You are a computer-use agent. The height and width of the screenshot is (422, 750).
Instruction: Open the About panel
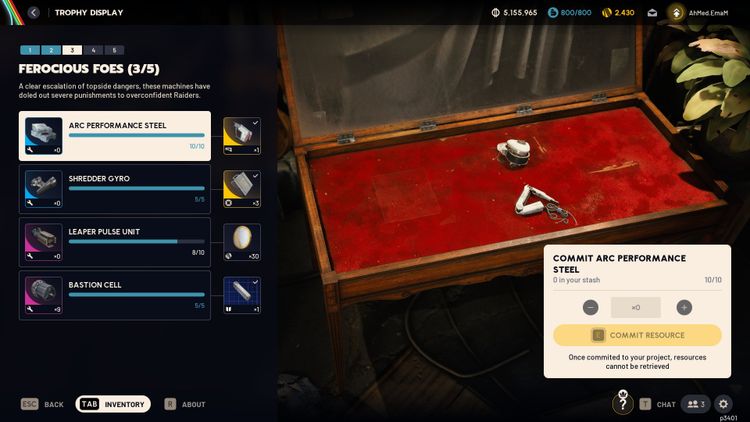click(x=186, y=404)
